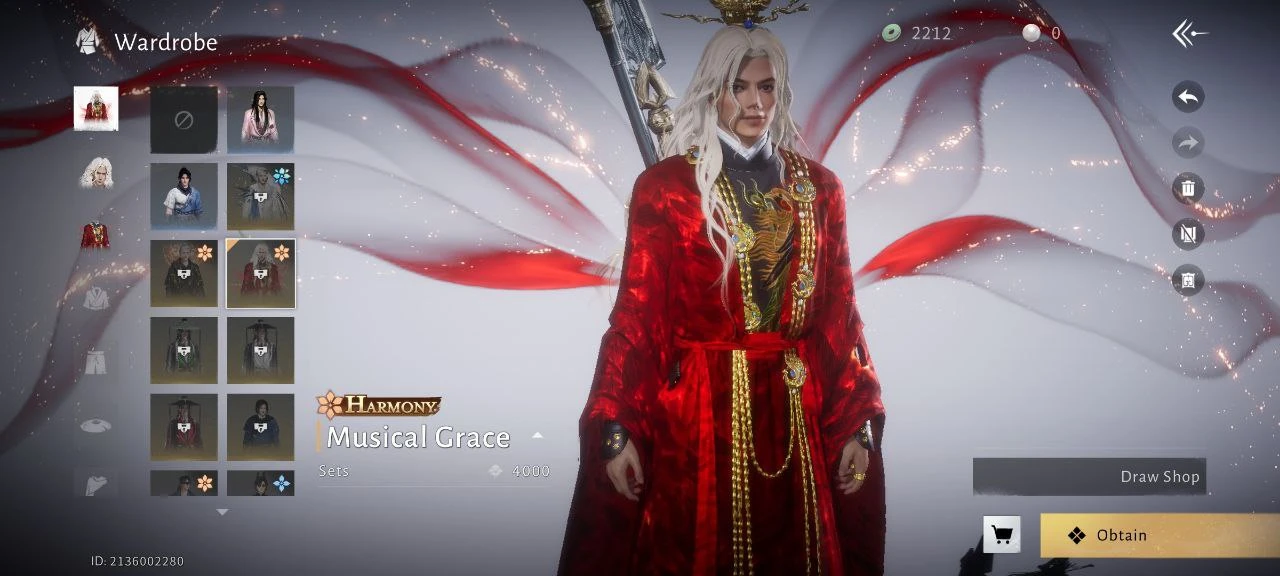Open the shopping cart
Screen dimensions: 1280x576
(x=1001, y=534)
